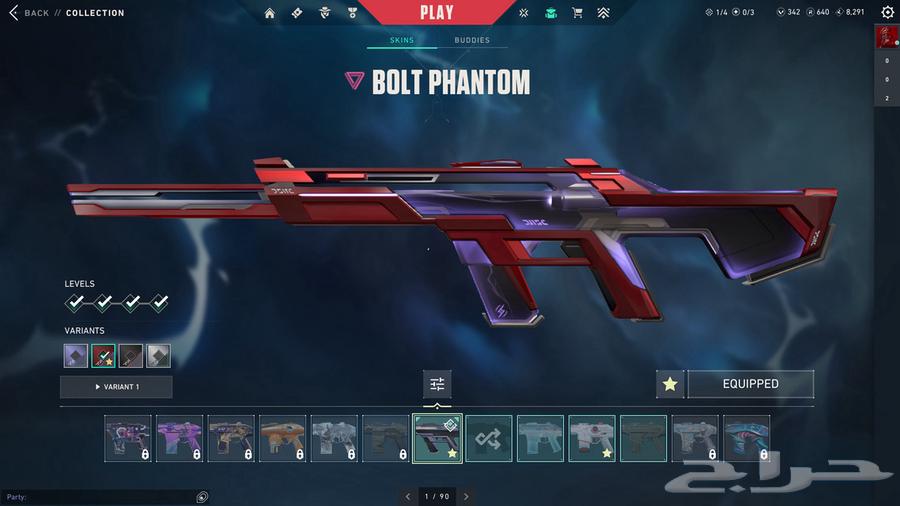Play the Variant 1 preview video

coord(116,387)
